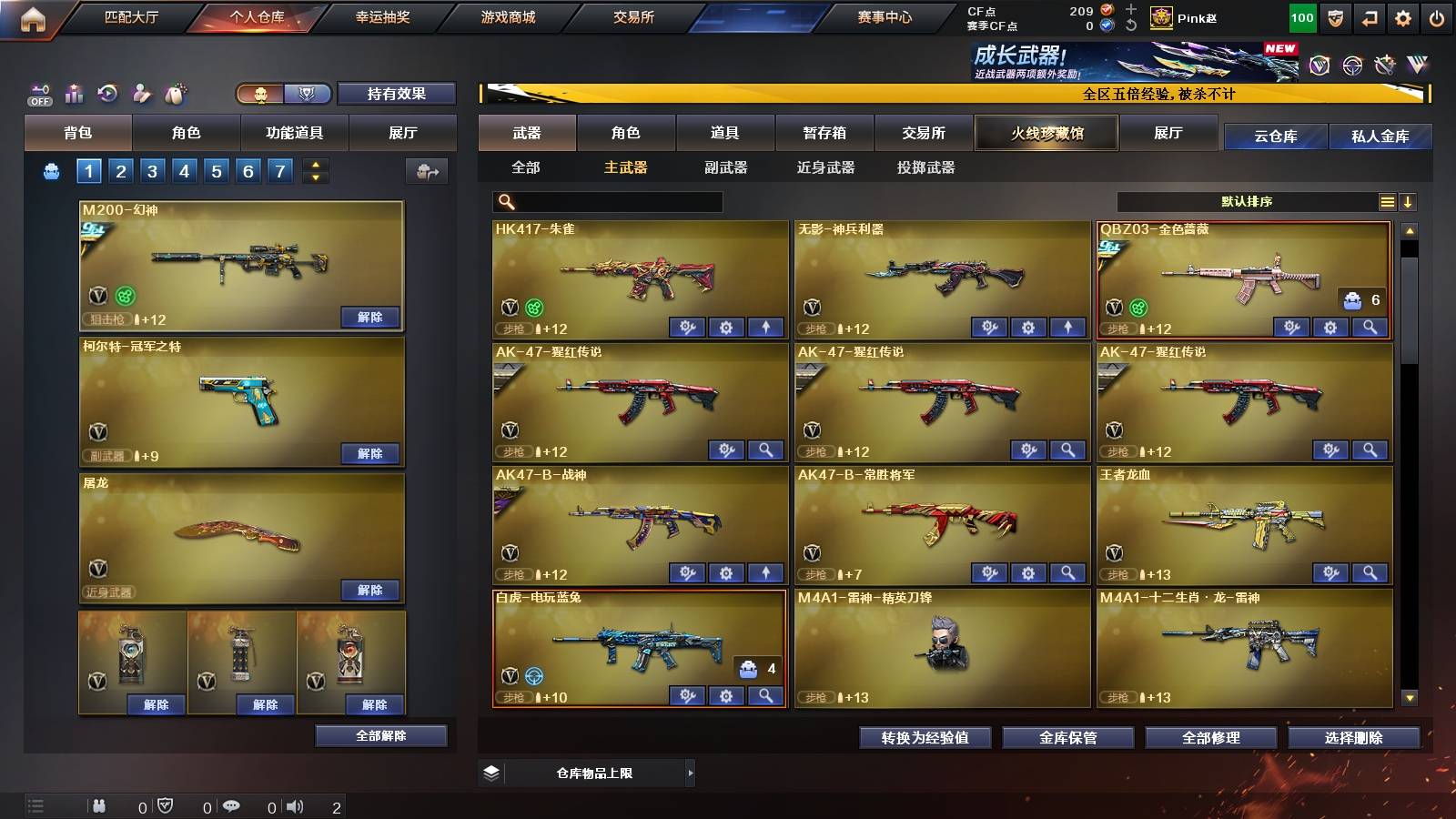
Task: Select the pet egg icon in the left toolbar
Action: pyautogui.click(x=175, y=94)
